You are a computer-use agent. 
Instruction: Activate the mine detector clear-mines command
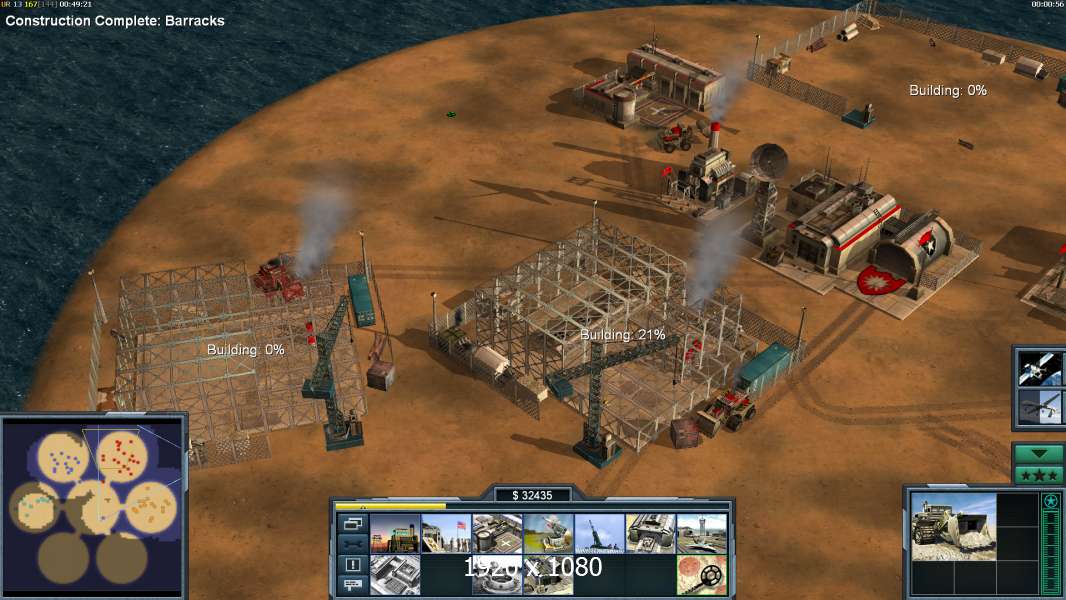coord(701,575)
